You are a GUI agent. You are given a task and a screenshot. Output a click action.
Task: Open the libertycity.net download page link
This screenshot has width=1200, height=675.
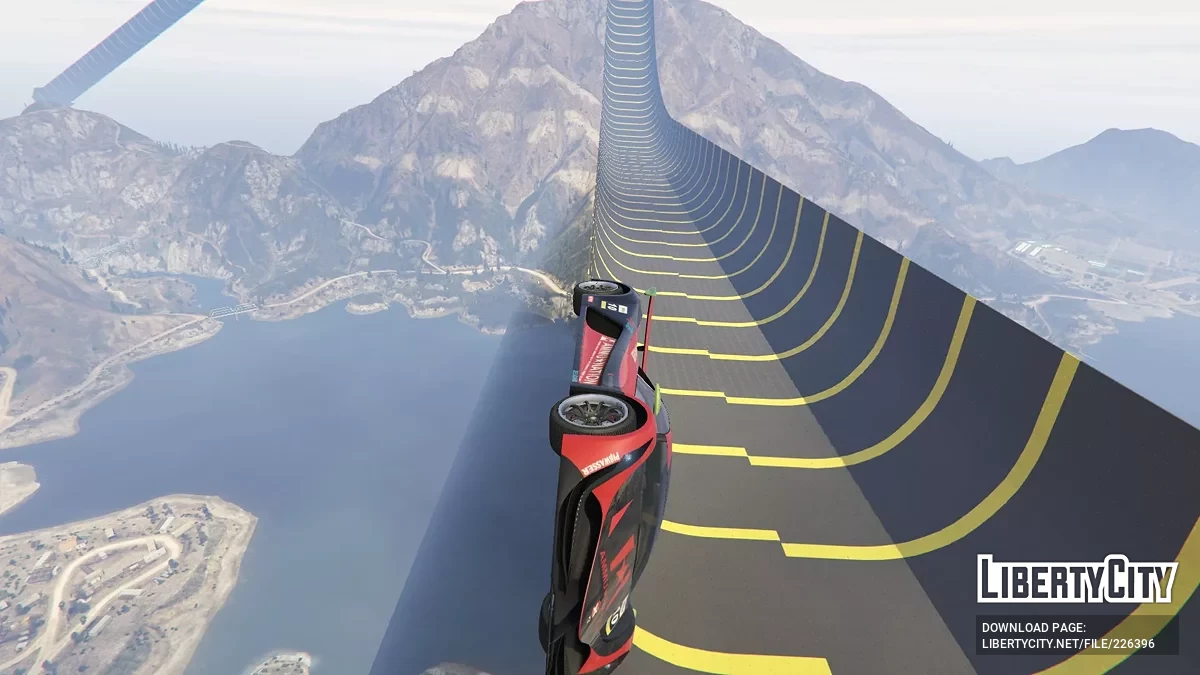pyautogui.click(x=1068, y=643)
